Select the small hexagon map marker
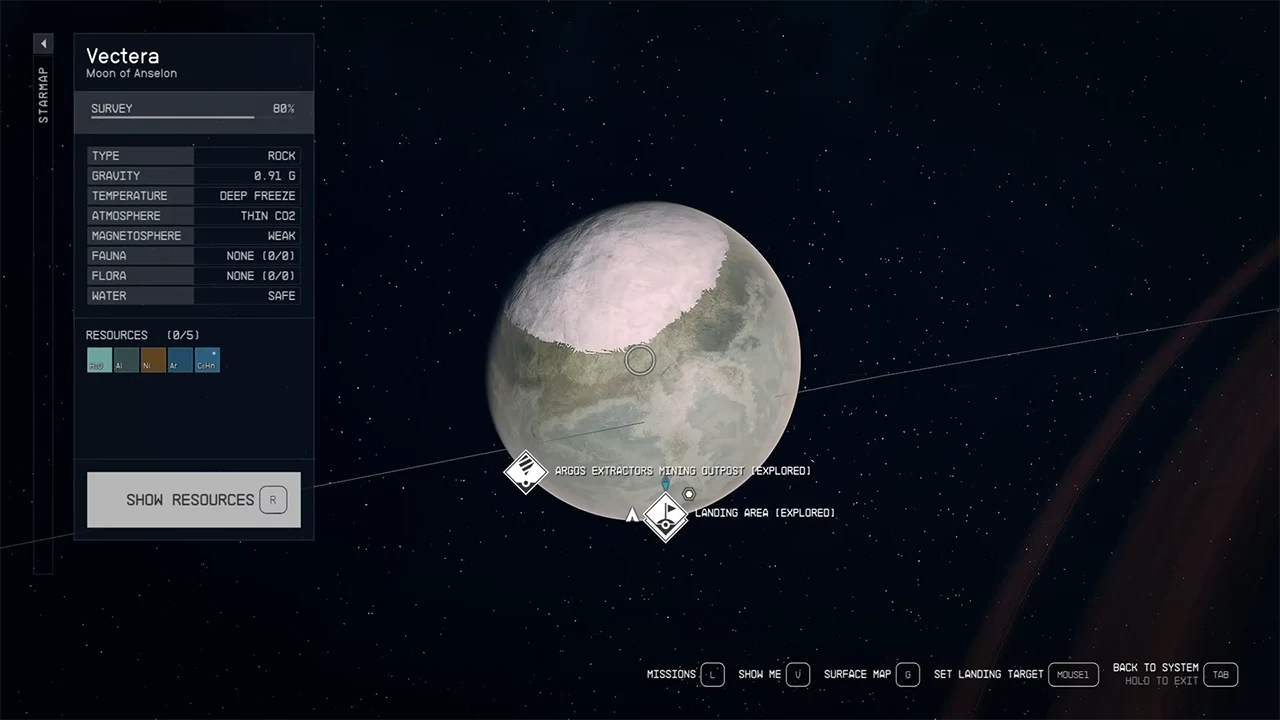The image size is (1280, 720). 689,494
